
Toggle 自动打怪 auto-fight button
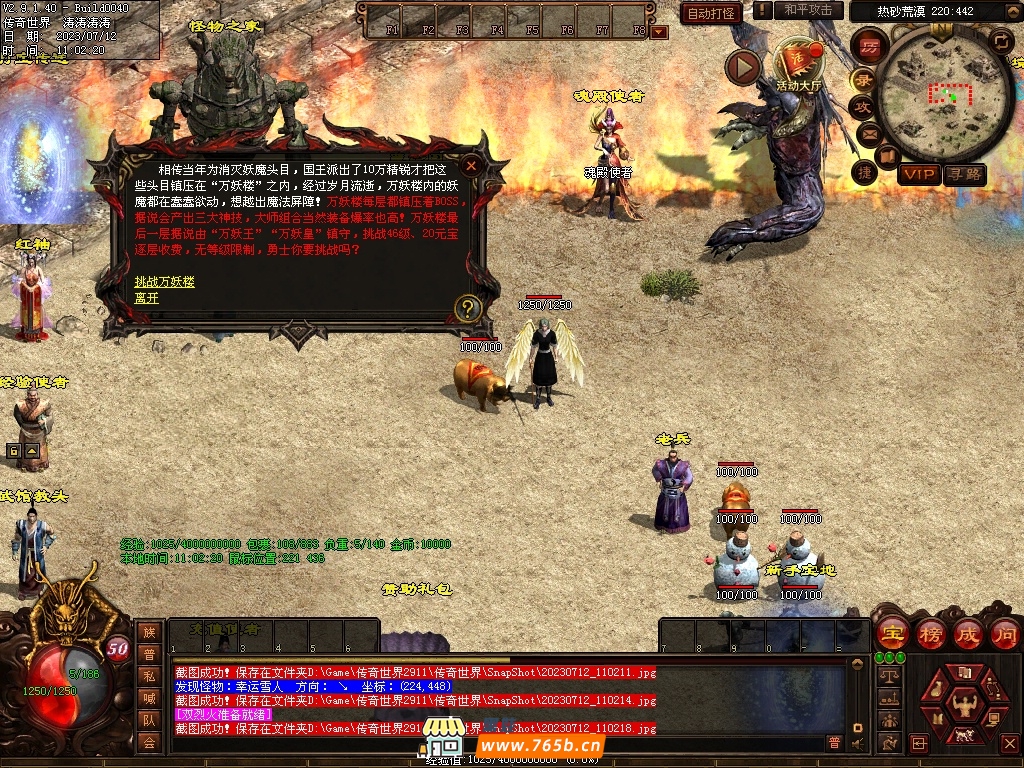tap(712, 13)
